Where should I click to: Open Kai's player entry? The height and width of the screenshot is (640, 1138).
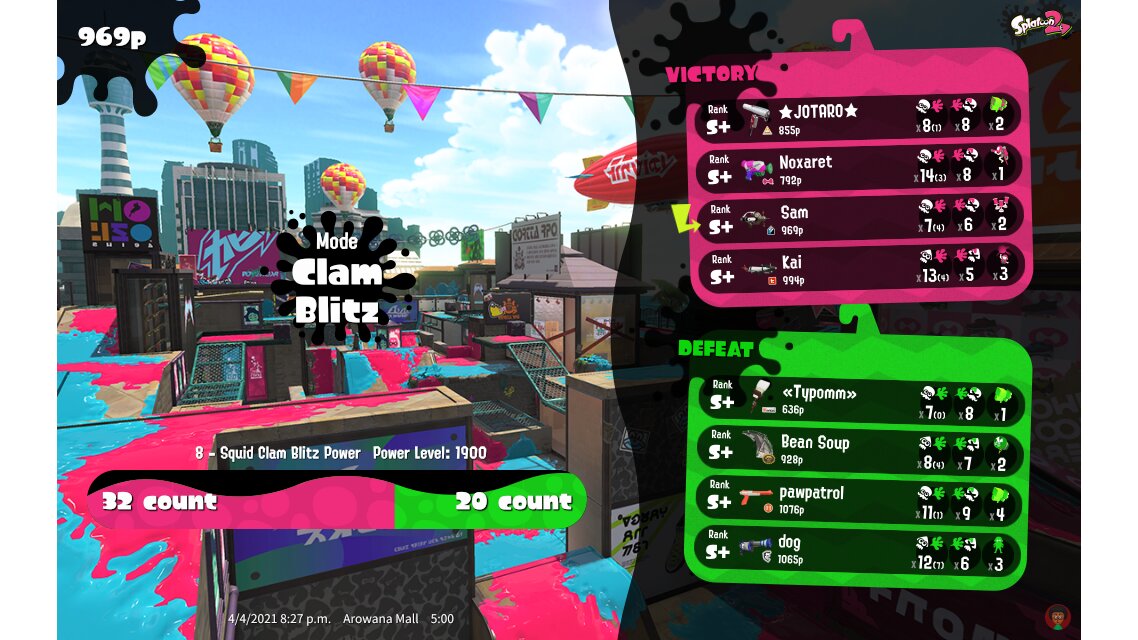(858, 268)
